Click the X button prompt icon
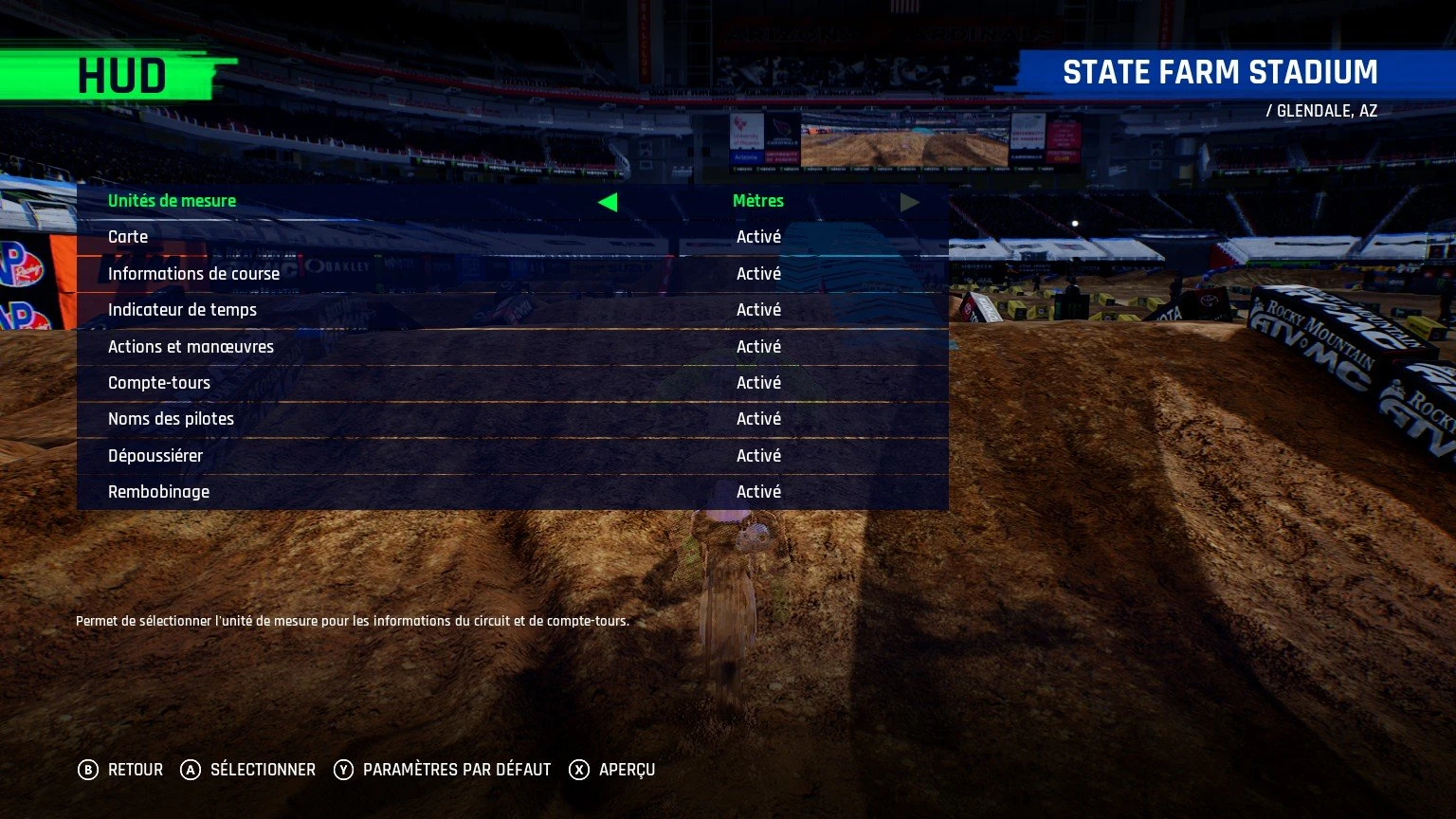Image resolution: width=1456 pixels, height=819 pixels. [x=579, y=770]
